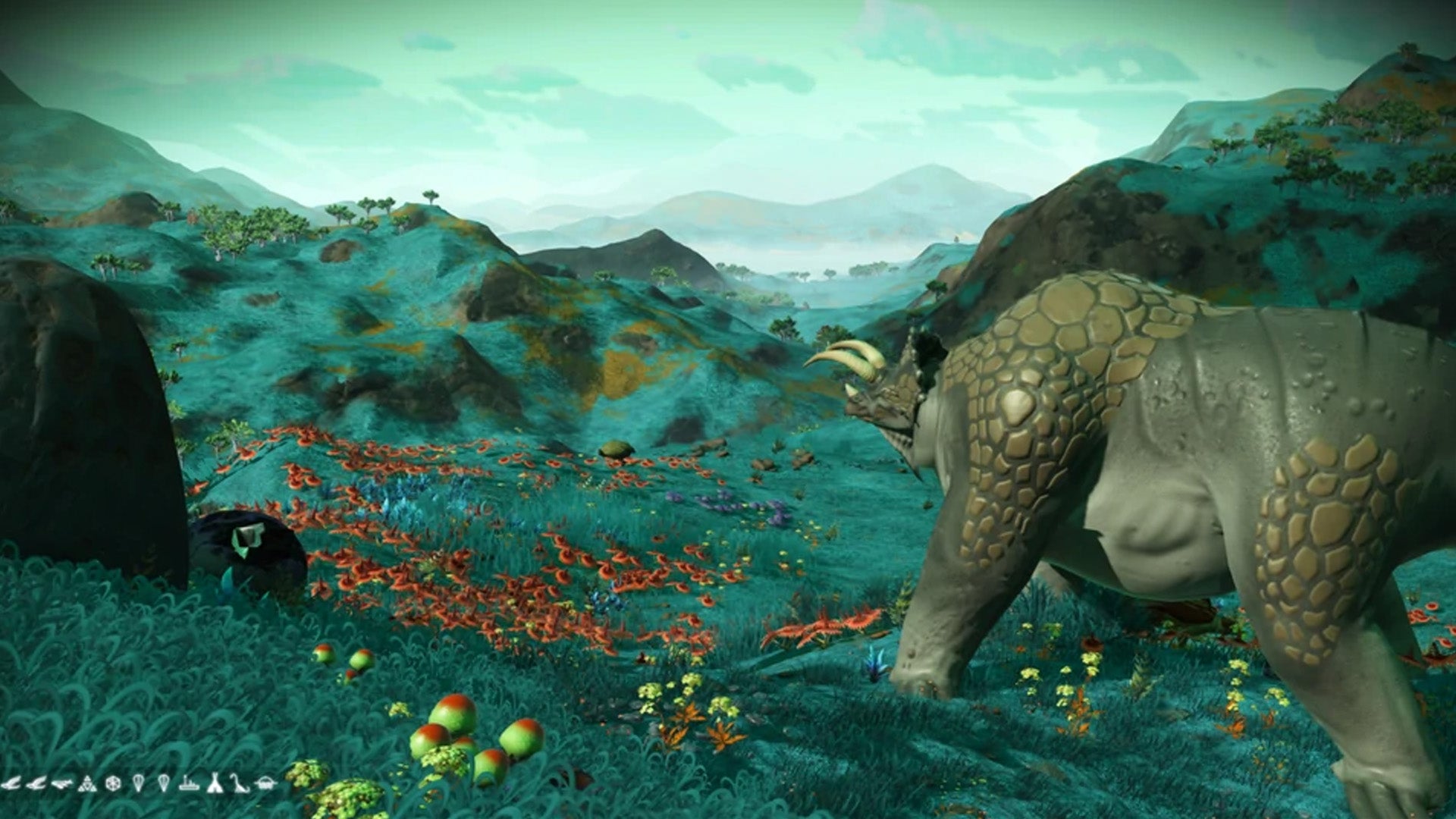The width and height of the screenshot is (1456, 819).
Task: Click the leftmost bird glyph in the address
Action: pos(11,783)
